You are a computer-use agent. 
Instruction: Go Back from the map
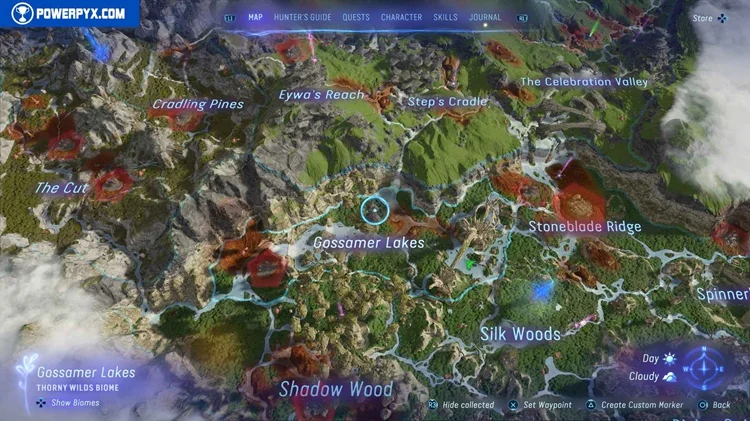pos(715,405)
